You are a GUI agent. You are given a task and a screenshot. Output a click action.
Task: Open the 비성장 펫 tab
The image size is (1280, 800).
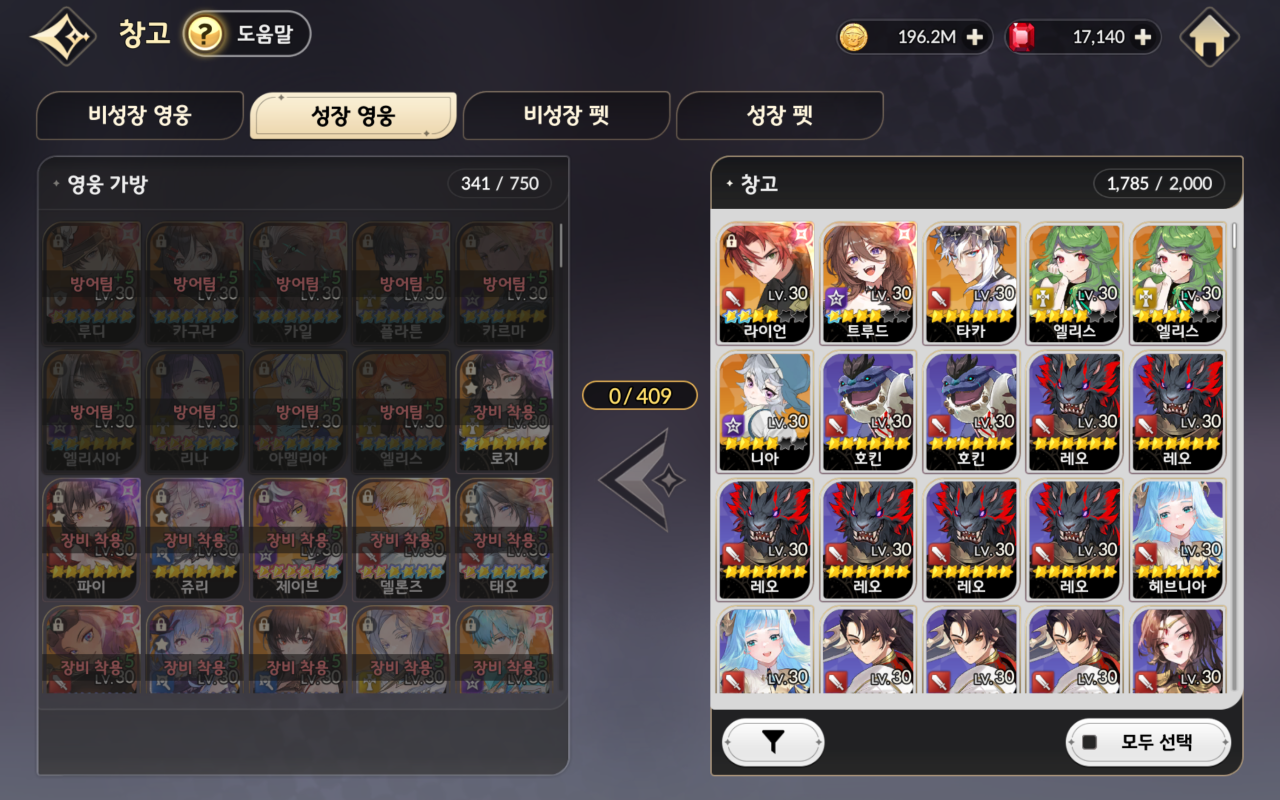point(566,115)
